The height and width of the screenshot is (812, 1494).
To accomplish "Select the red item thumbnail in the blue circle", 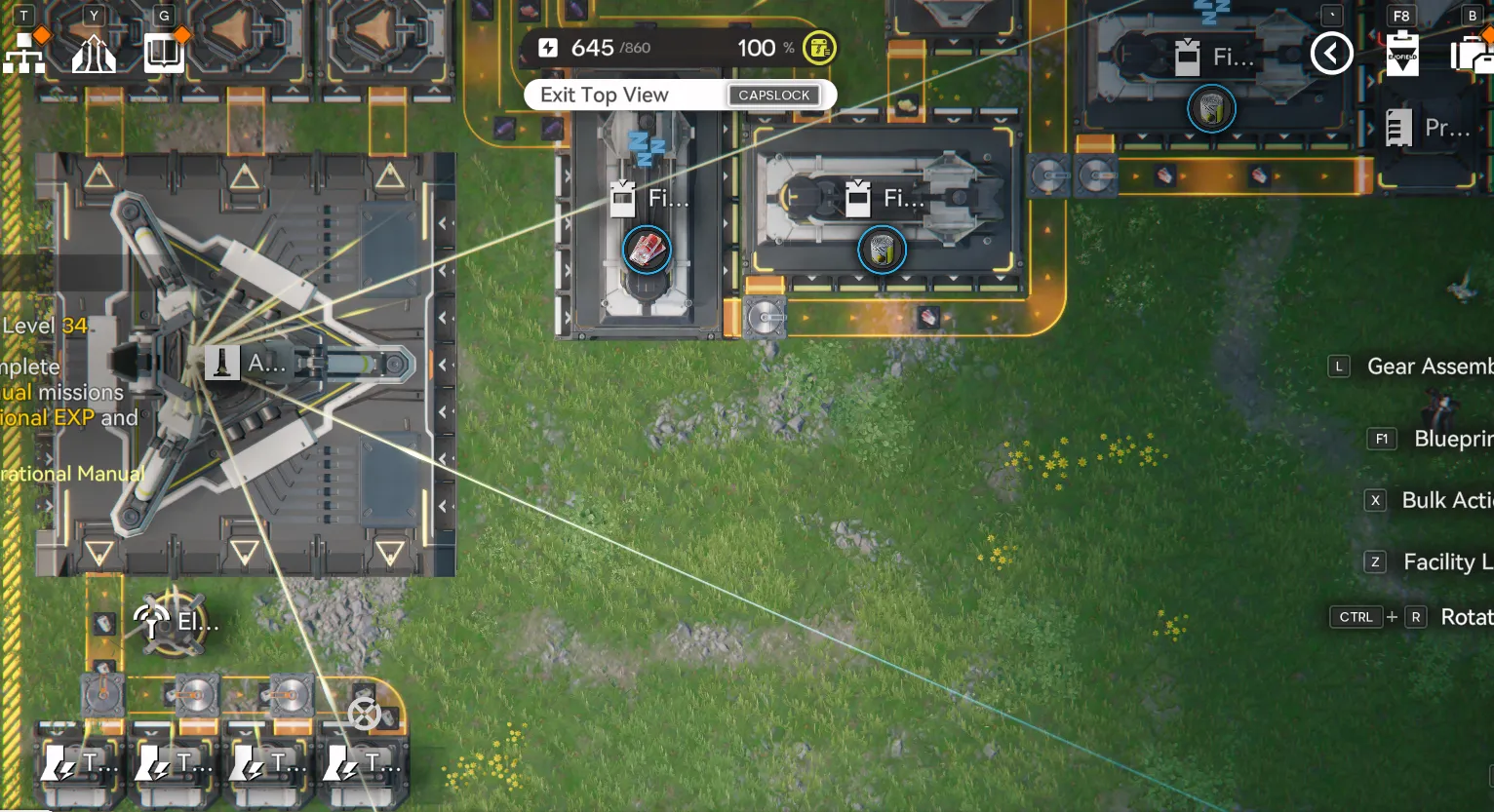I will [x=647, y=250].
